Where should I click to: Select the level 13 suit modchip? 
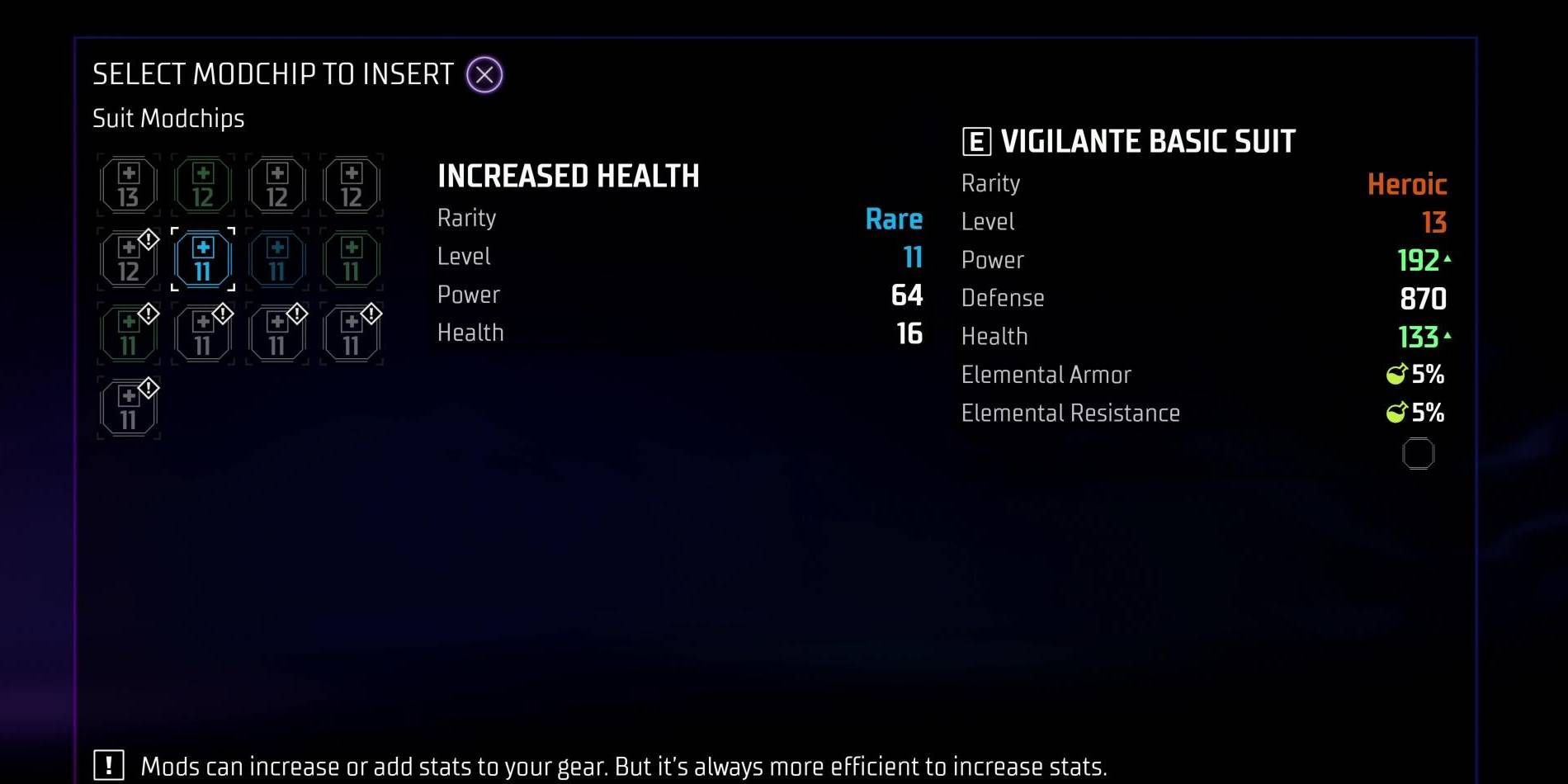pyautogui.click(x=128, y=185)
